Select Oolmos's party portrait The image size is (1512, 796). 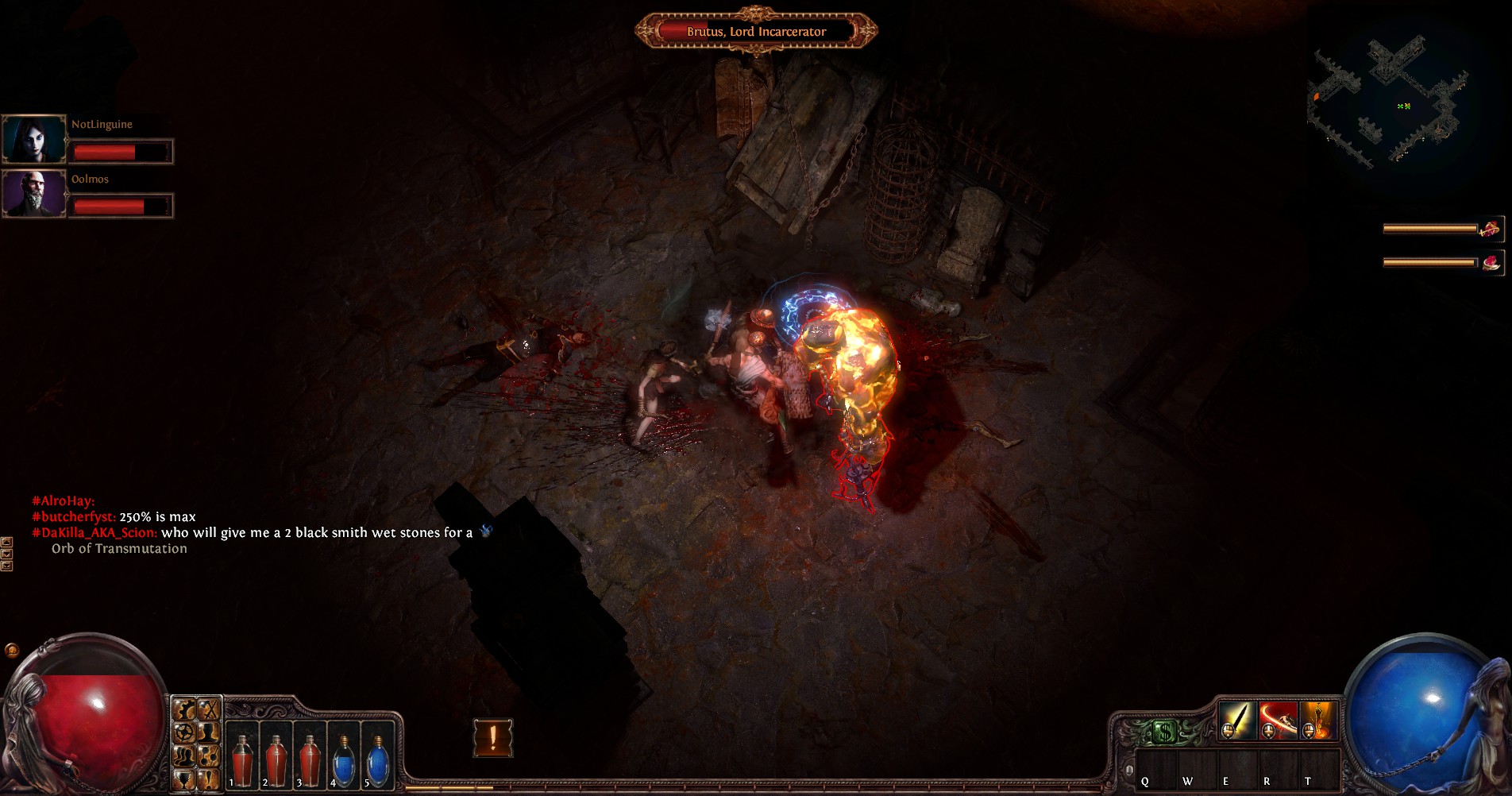[x=34, y=193]
